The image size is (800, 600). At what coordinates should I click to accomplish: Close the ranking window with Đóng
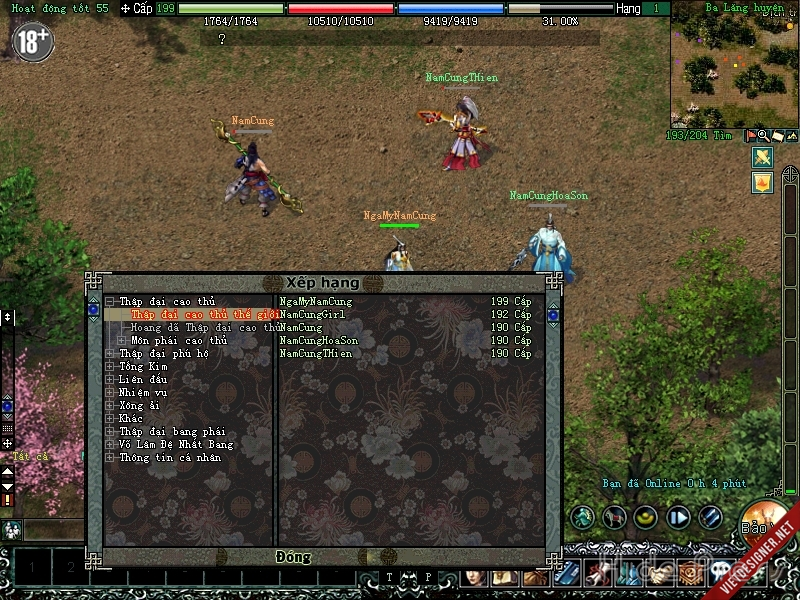pyautogui.click(x=292, y=556)
